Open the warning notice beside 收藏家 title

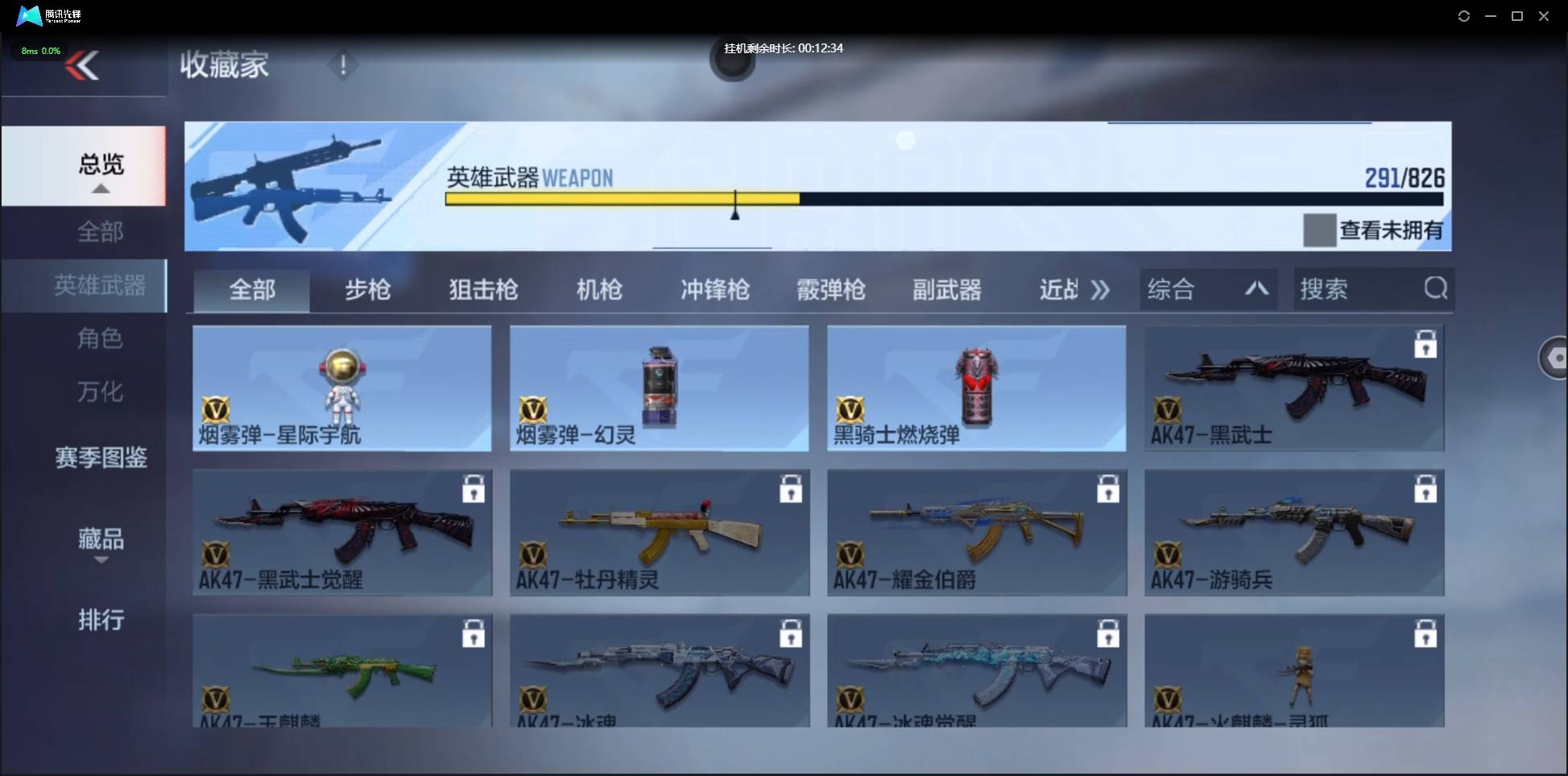click(x=343, y=64)
